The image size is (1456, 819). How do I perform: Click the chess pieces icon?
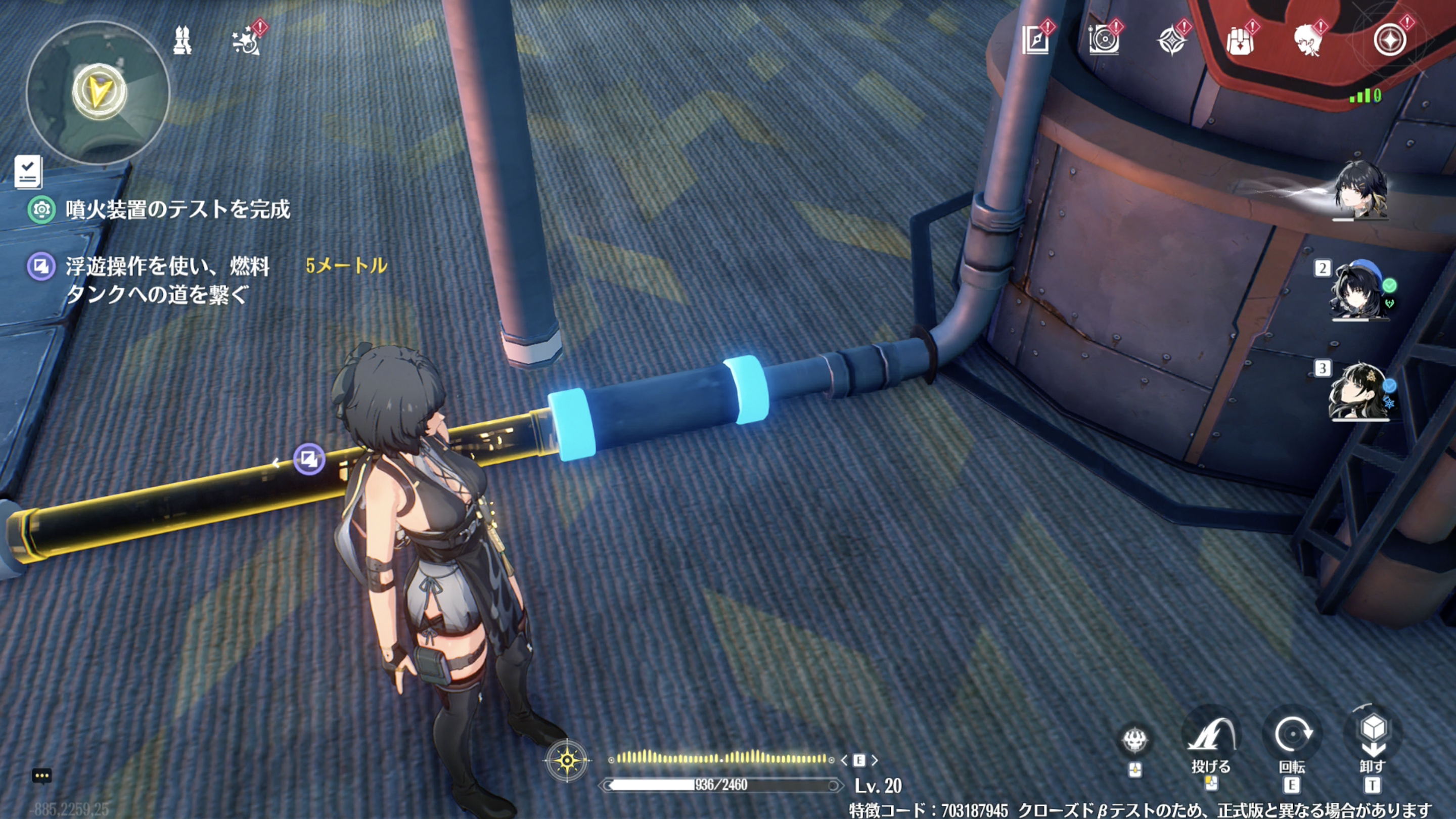[182, 40]
